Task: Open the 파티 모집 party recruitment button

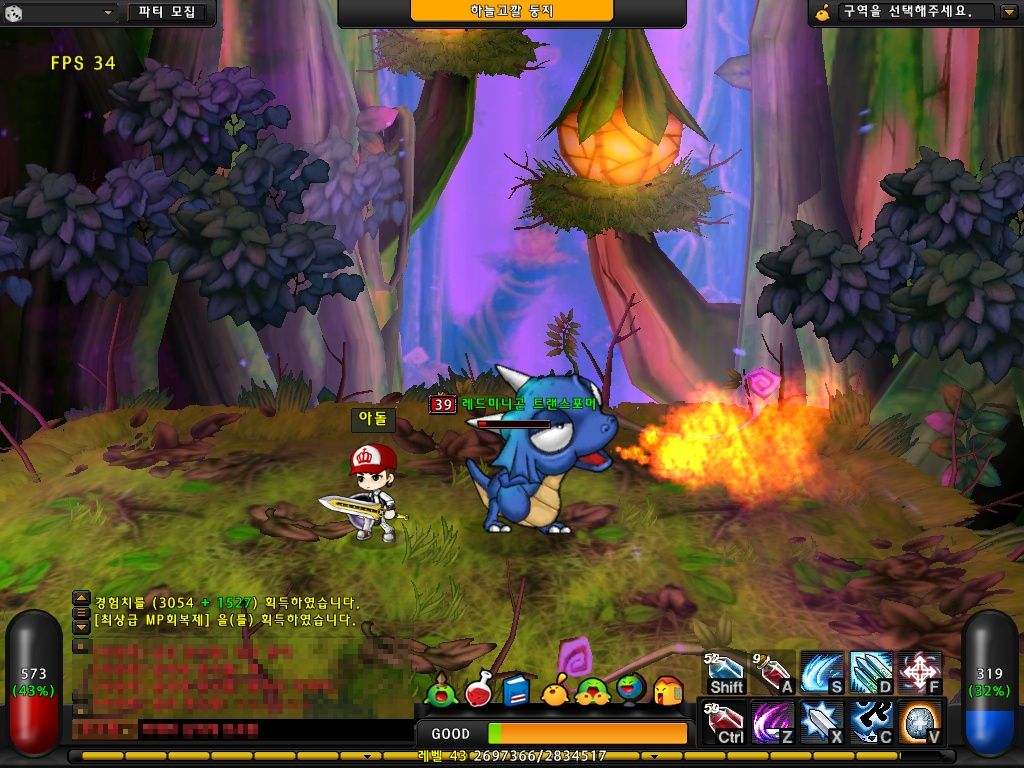Action: click(x=169, y=13)
